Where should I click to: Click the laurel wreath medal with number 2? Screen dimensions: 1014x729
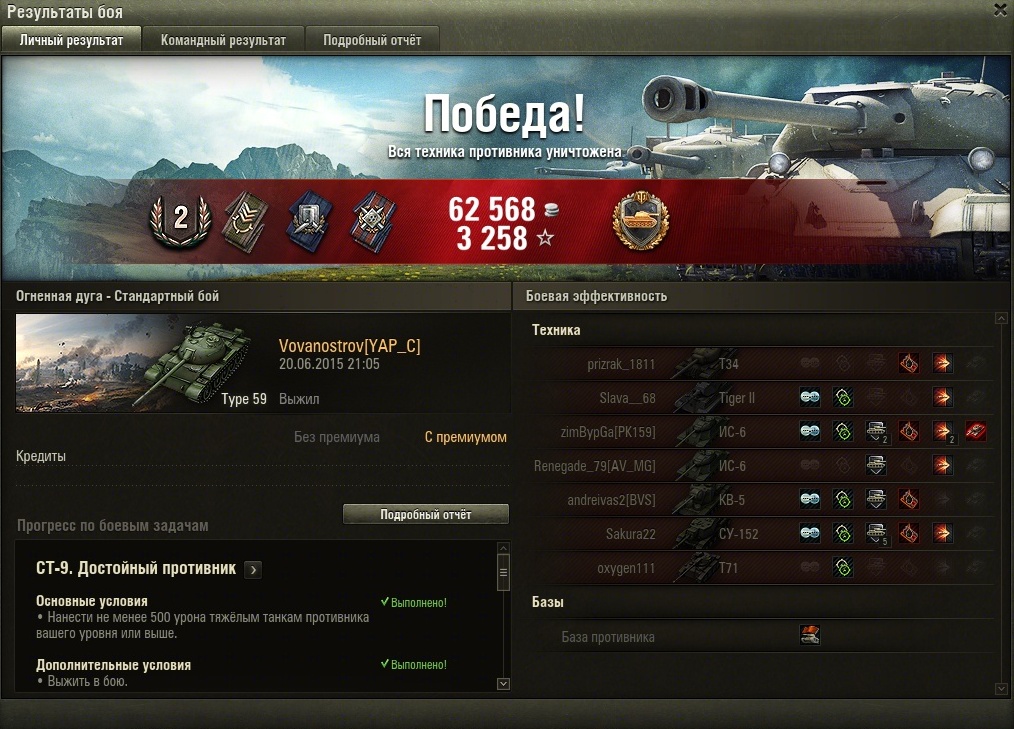tap(181, 220)
